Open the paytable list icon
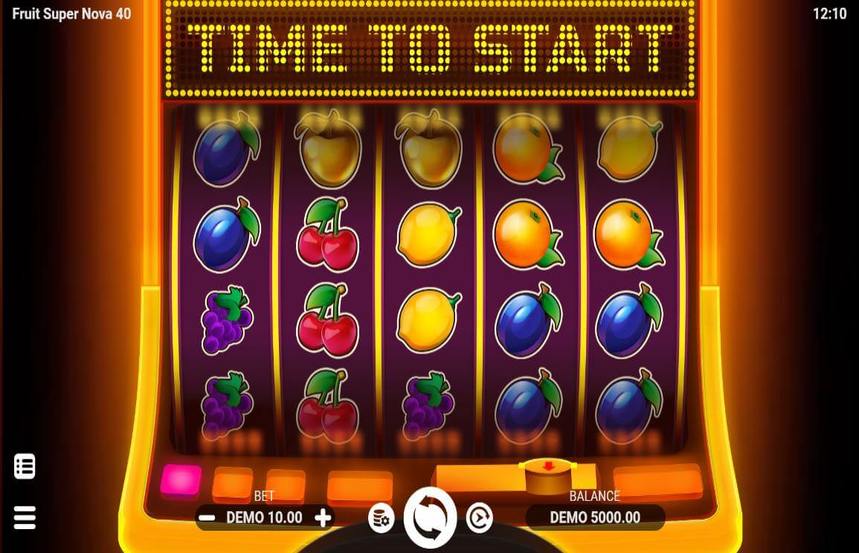859x553 pixels. pyautogui.click(x=25, y=466)
